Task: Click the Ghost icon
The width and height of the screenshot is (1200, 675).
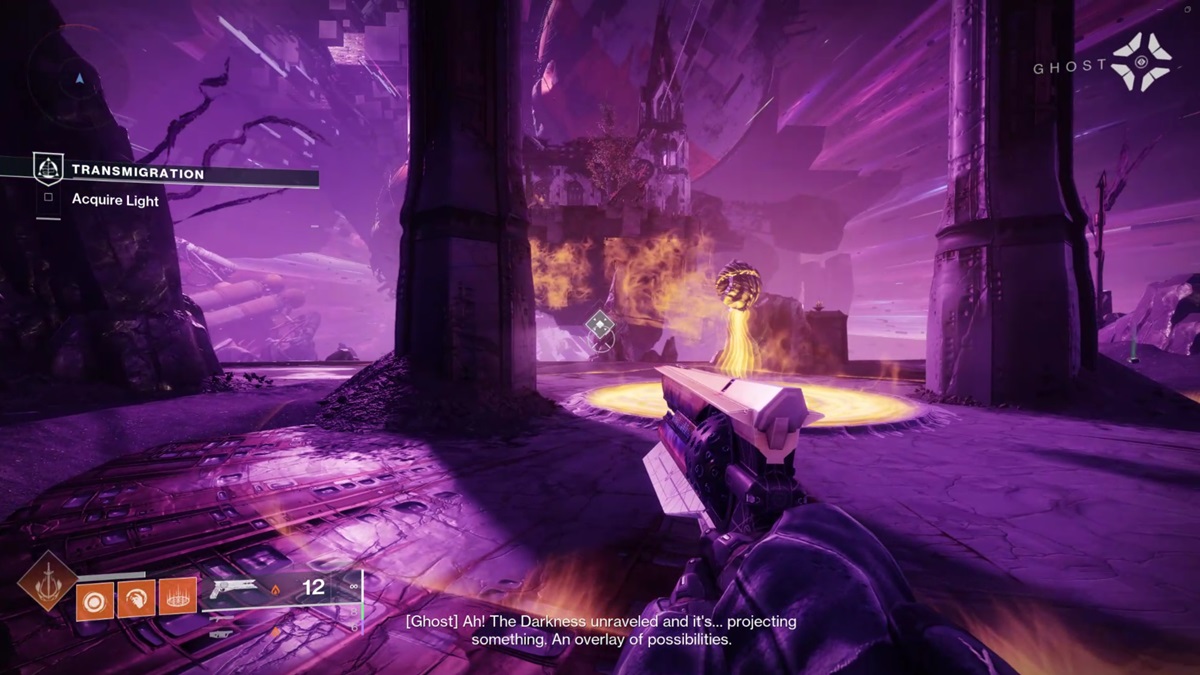Action: [x=1141, y=61]
